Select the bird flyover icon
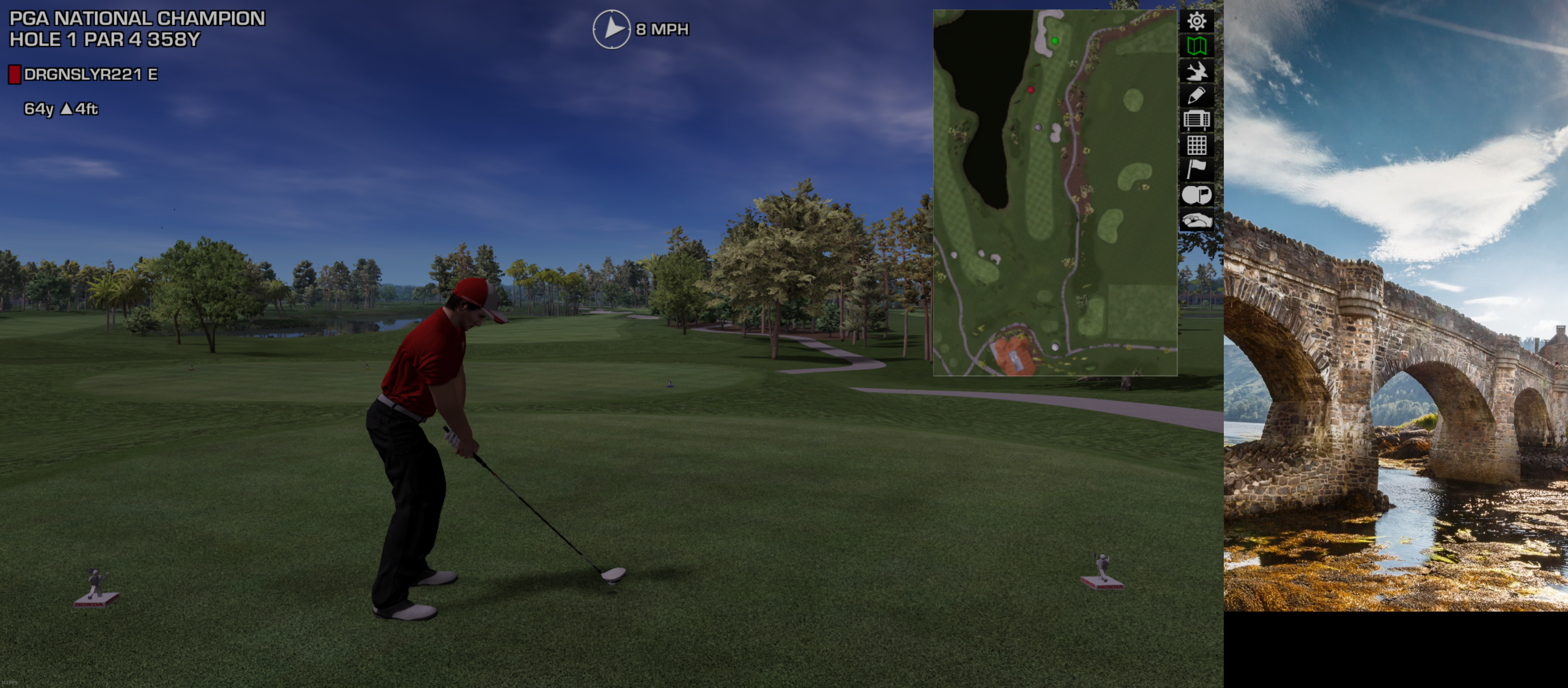 [x=1196, y=71]
